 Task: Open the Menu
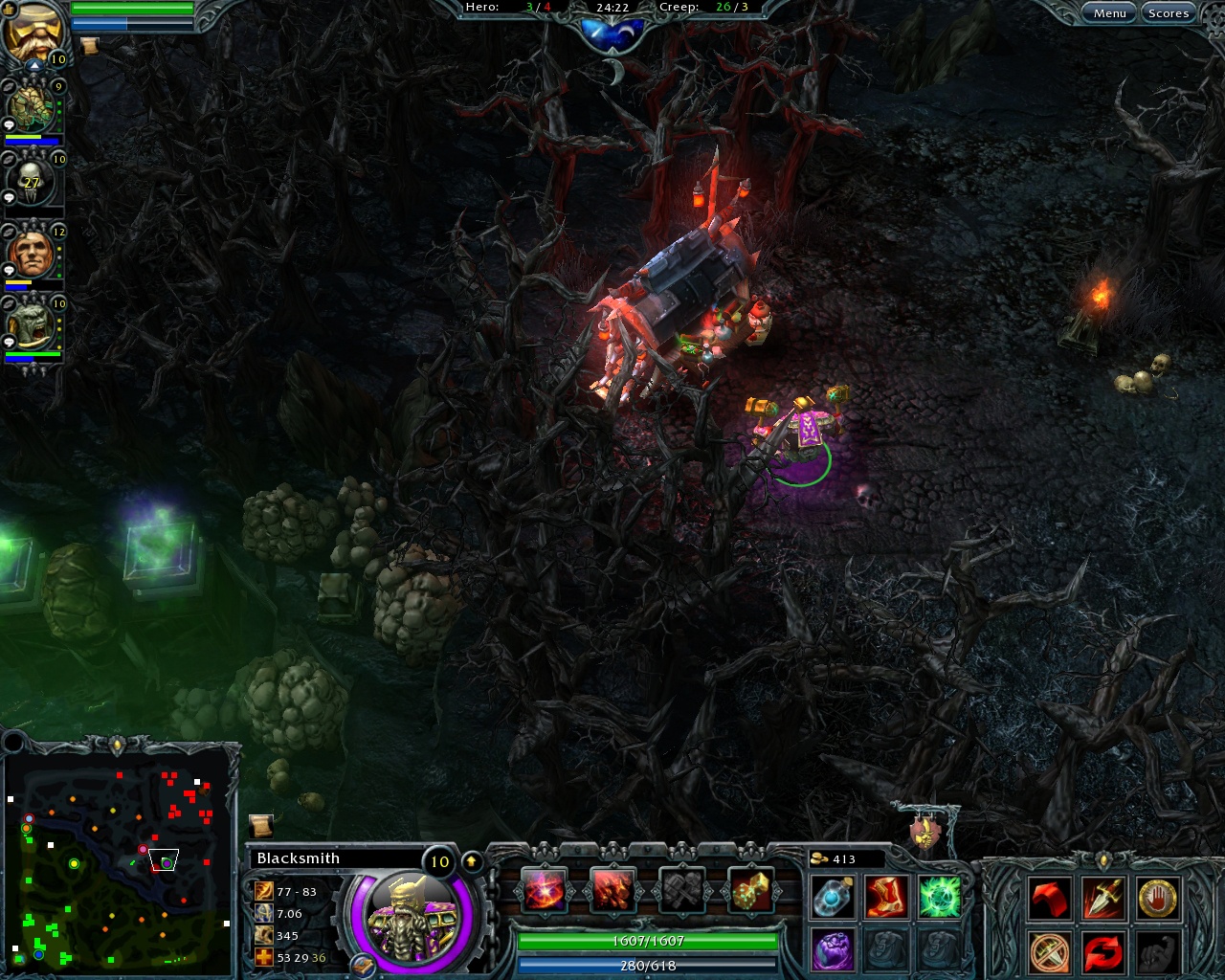[1108, 12]
